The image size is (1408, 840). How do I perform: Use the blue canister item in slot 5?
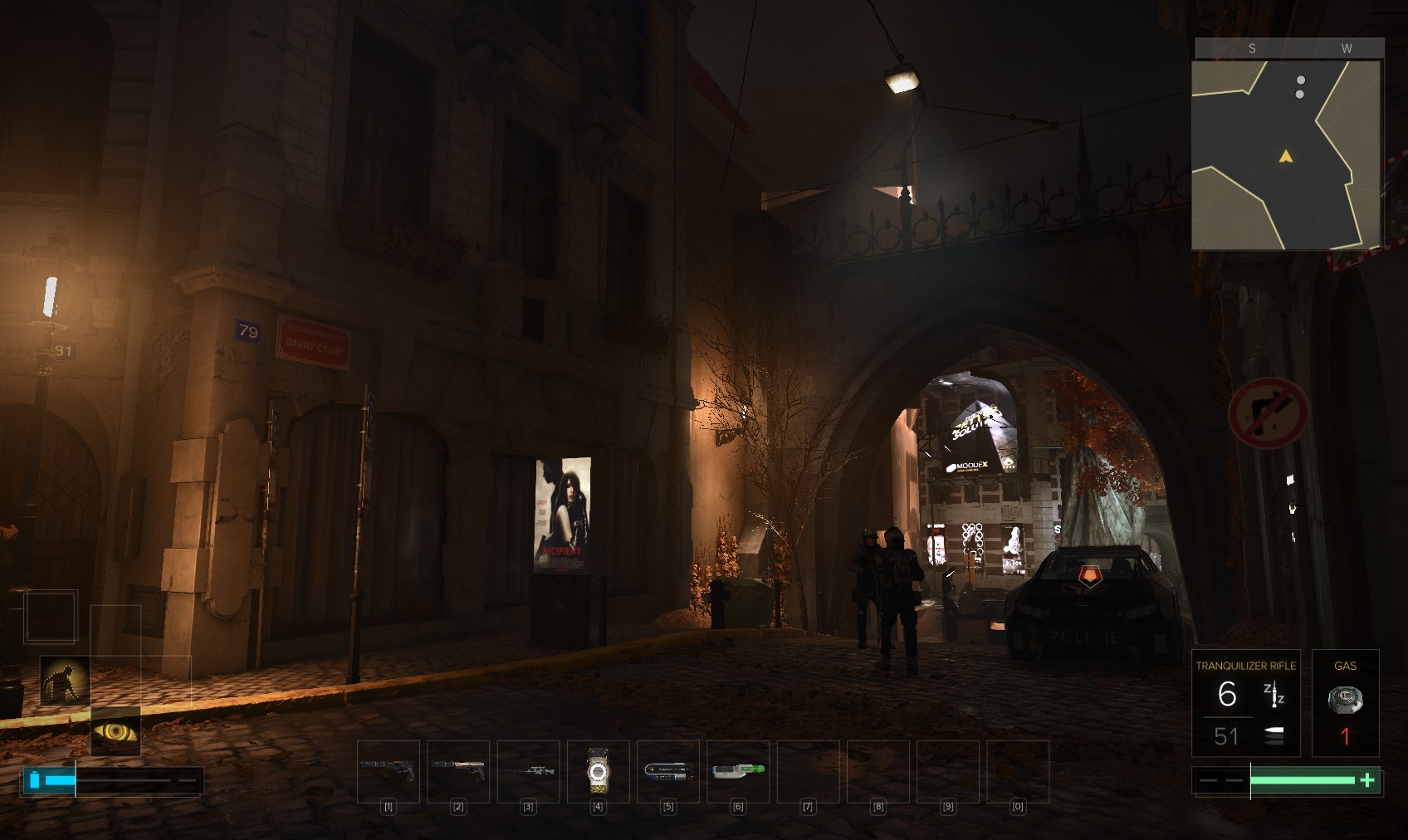coord(667,770)
